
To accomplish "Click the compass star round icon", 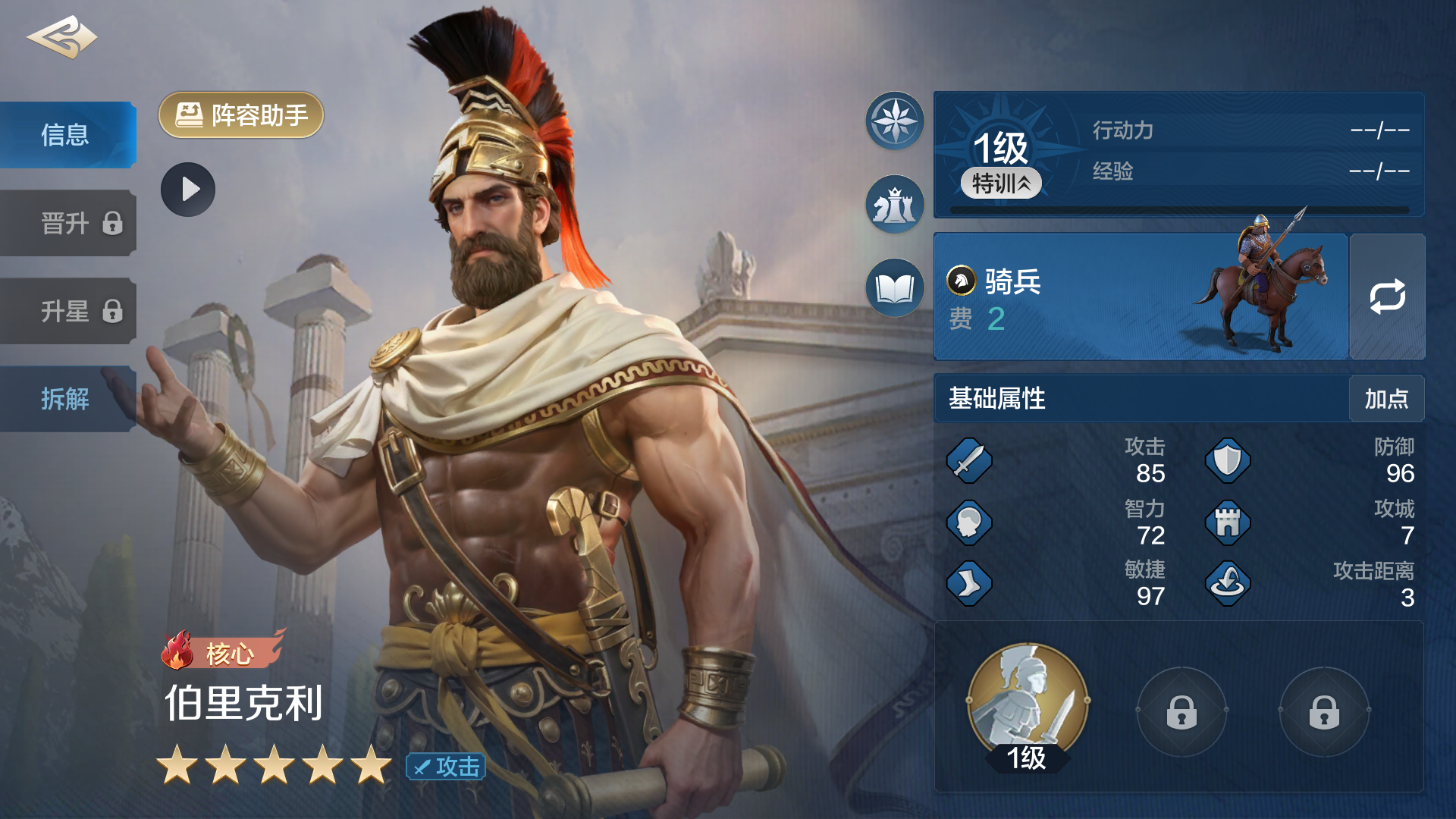I will (895, 121).
